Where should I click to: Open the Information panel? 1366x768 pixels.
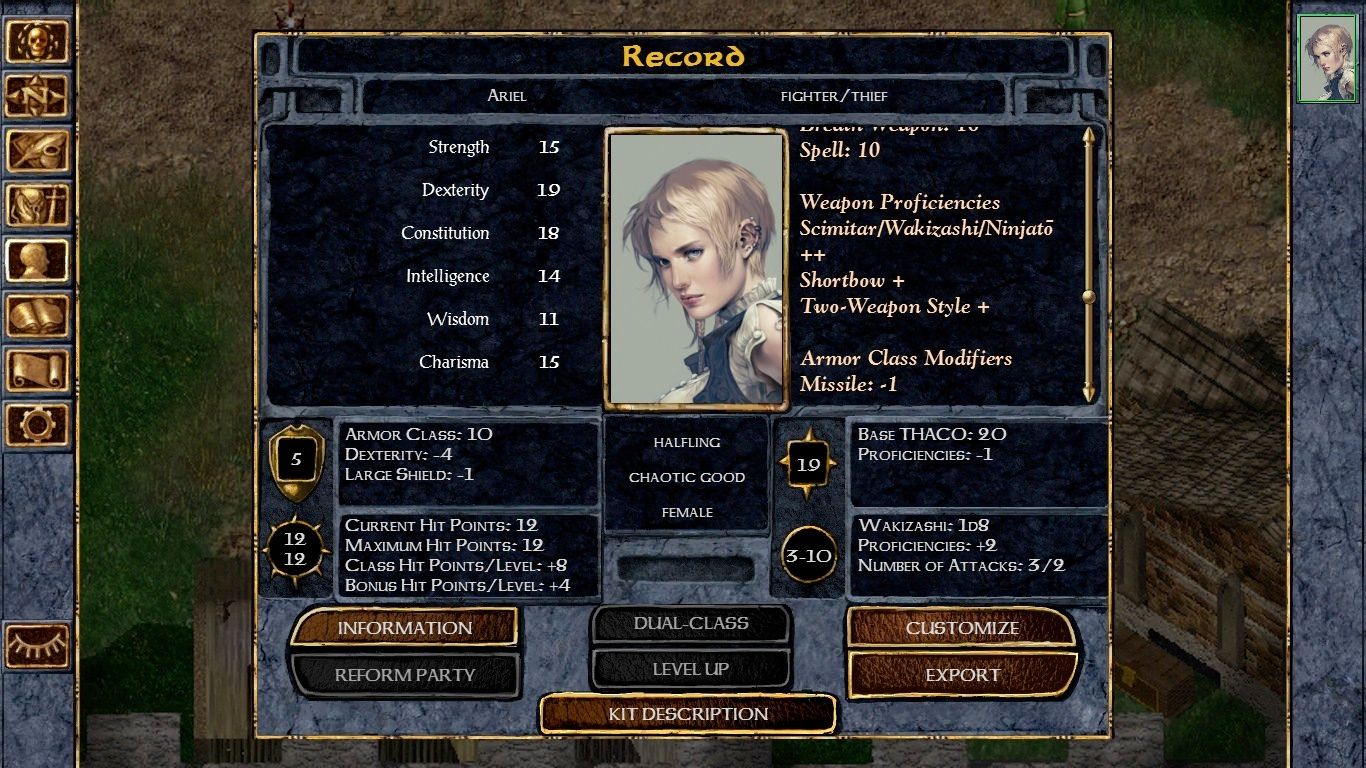[x=404, y=628]
